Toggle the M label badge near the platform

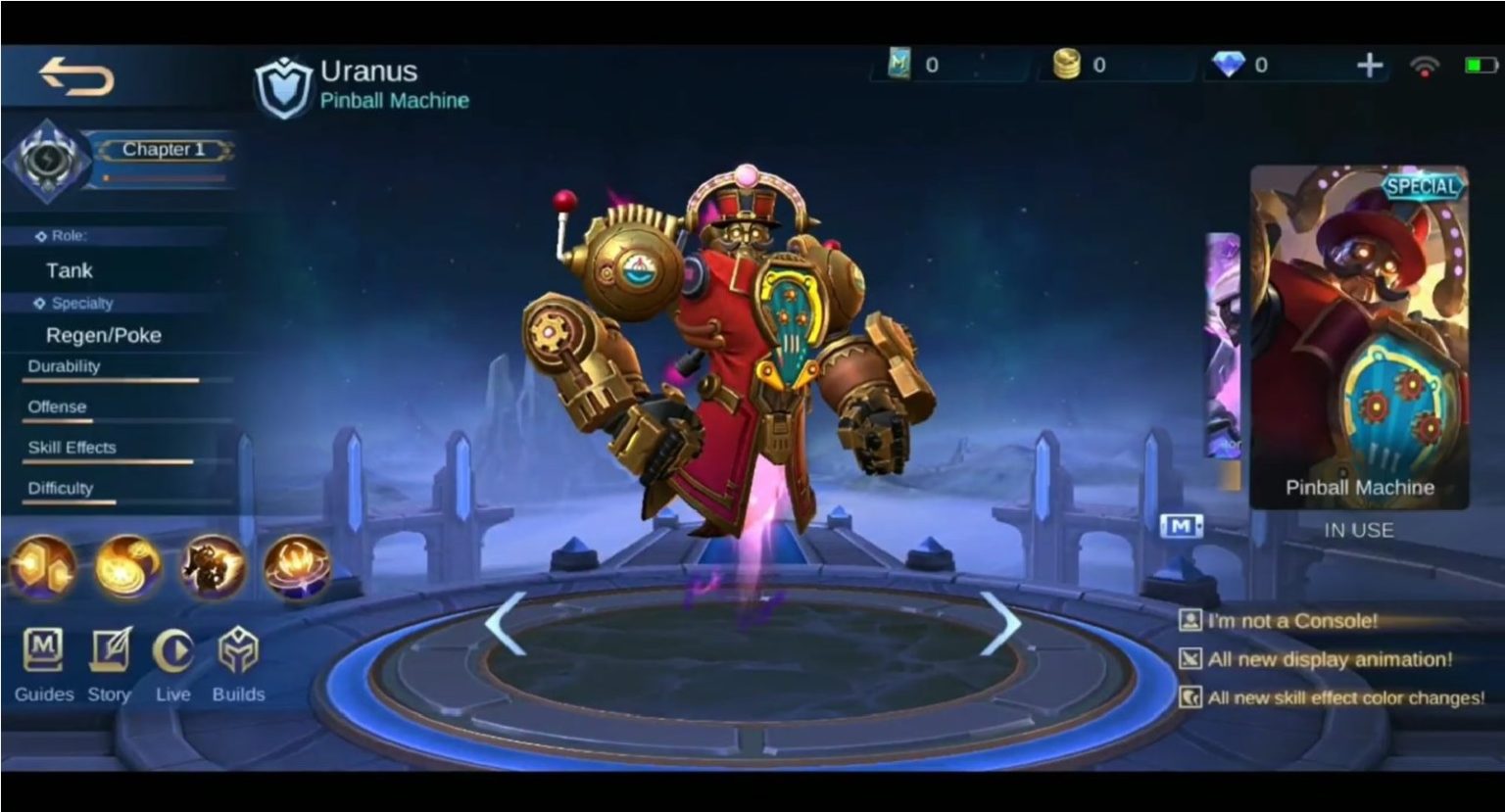1182,527
